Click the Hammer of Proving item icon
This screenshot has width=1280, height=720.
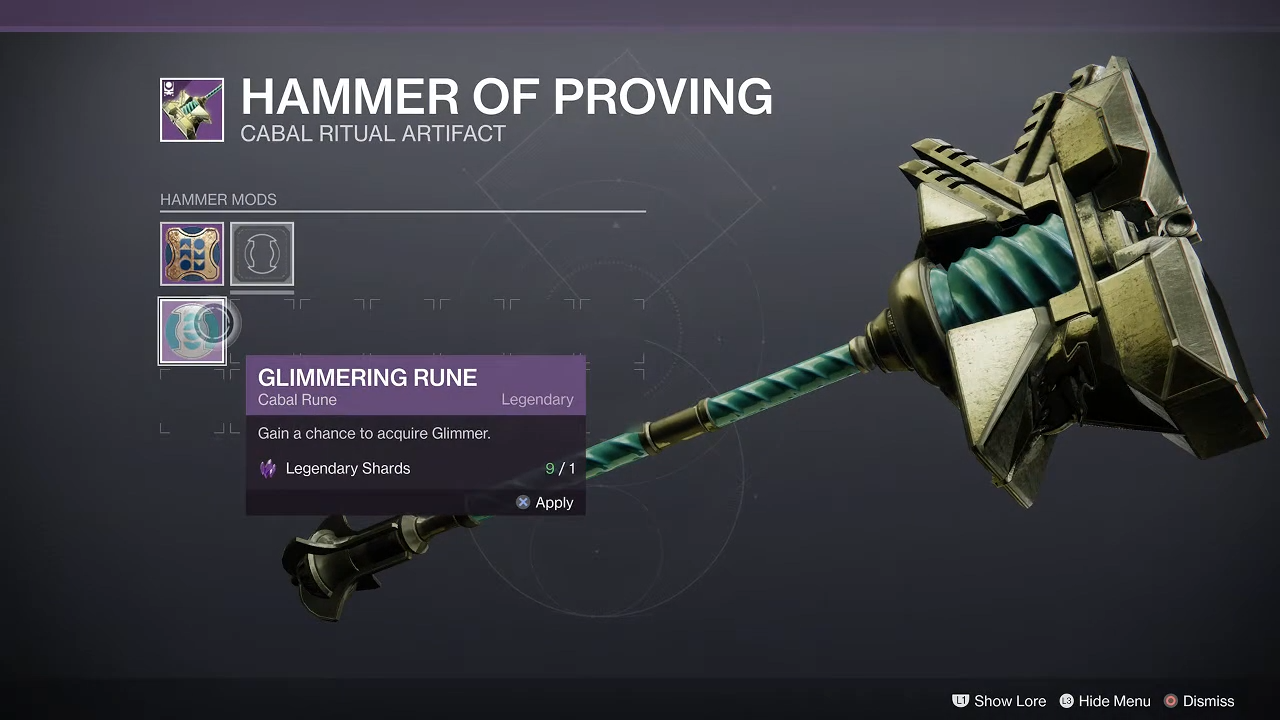[192, 110]
